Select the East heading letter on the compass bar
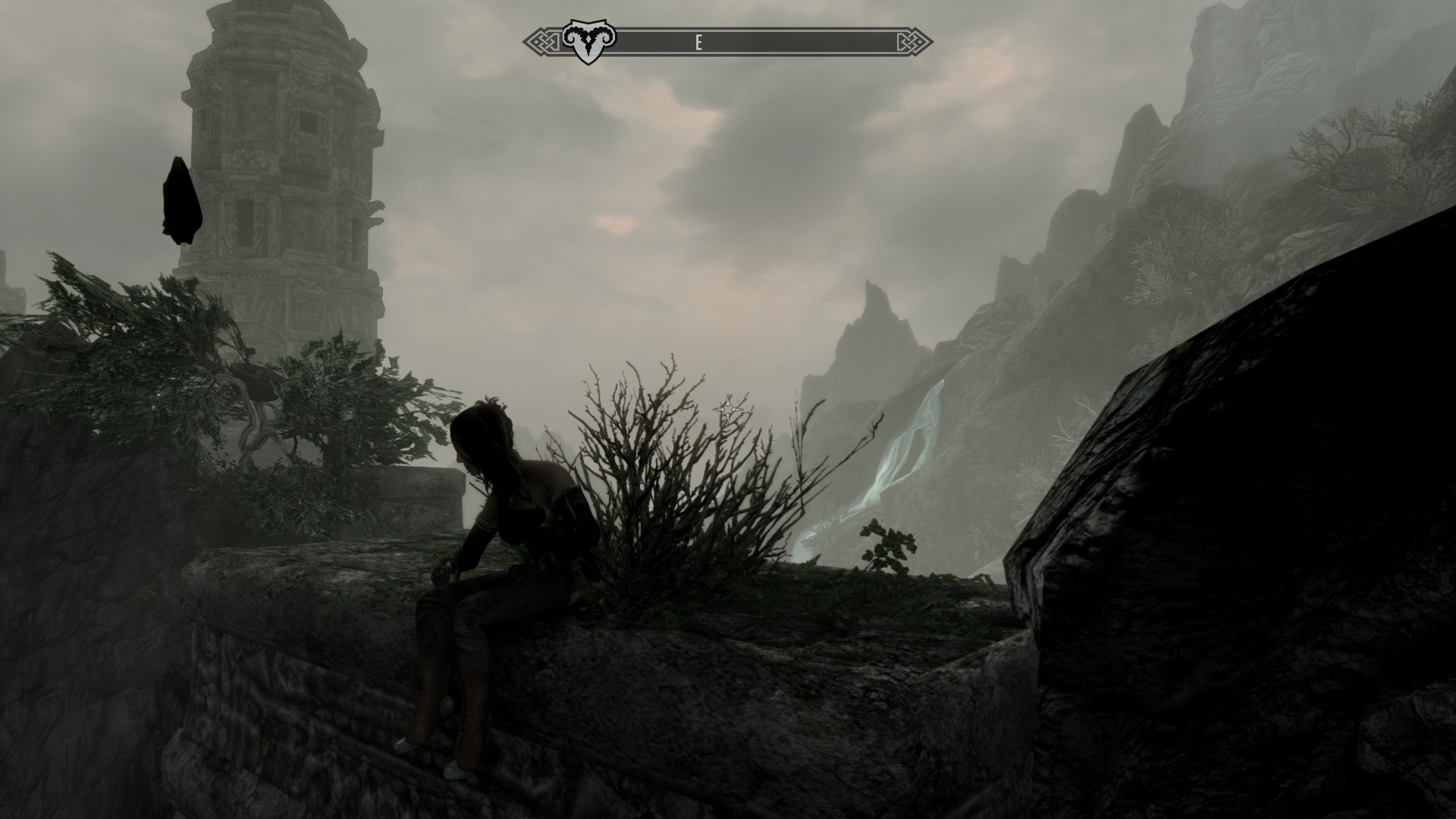 pos(698,43)
